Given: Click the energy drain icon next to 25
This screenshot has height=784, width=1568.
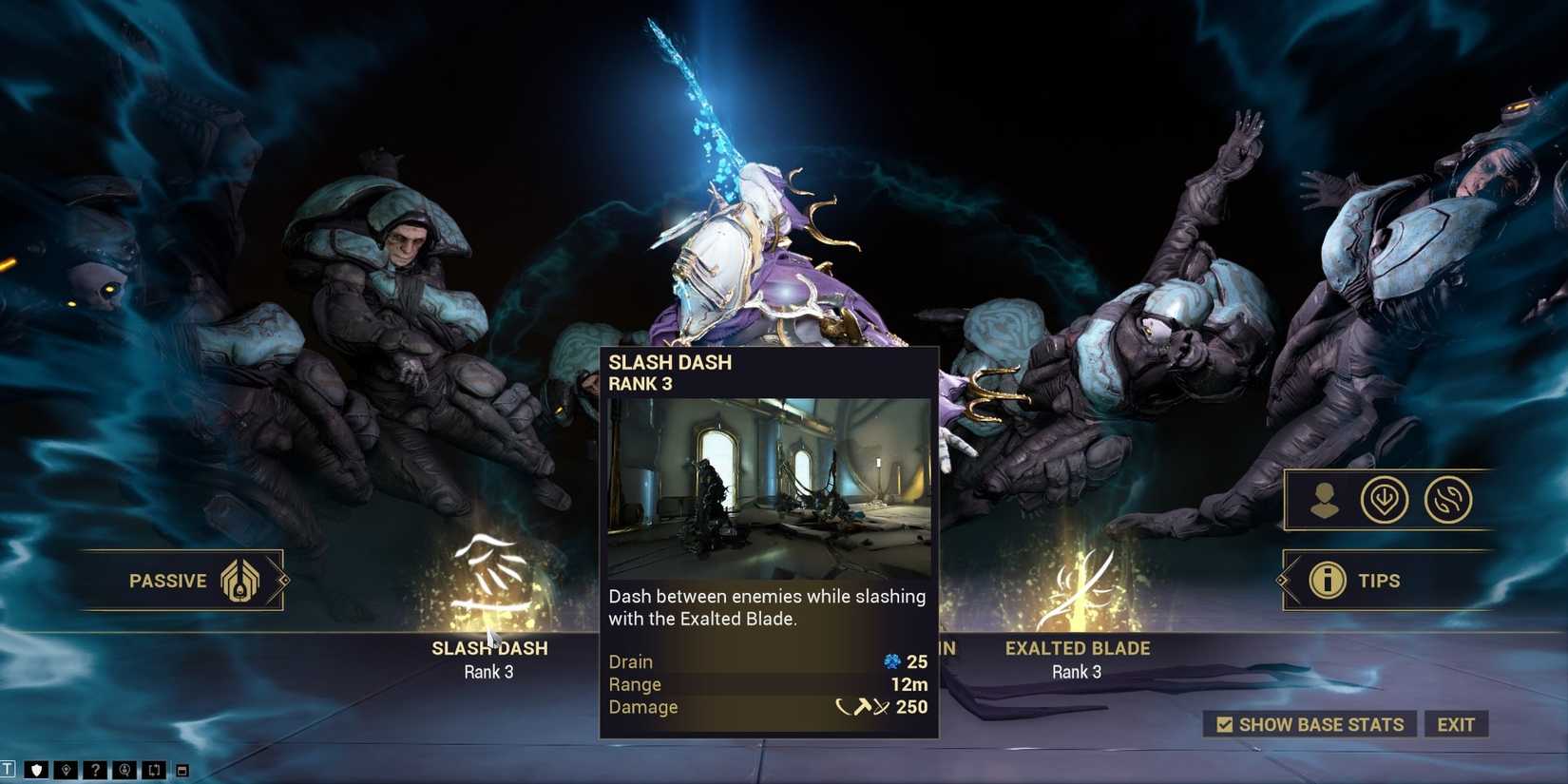Looking at the screenshot, I should 891,661.
